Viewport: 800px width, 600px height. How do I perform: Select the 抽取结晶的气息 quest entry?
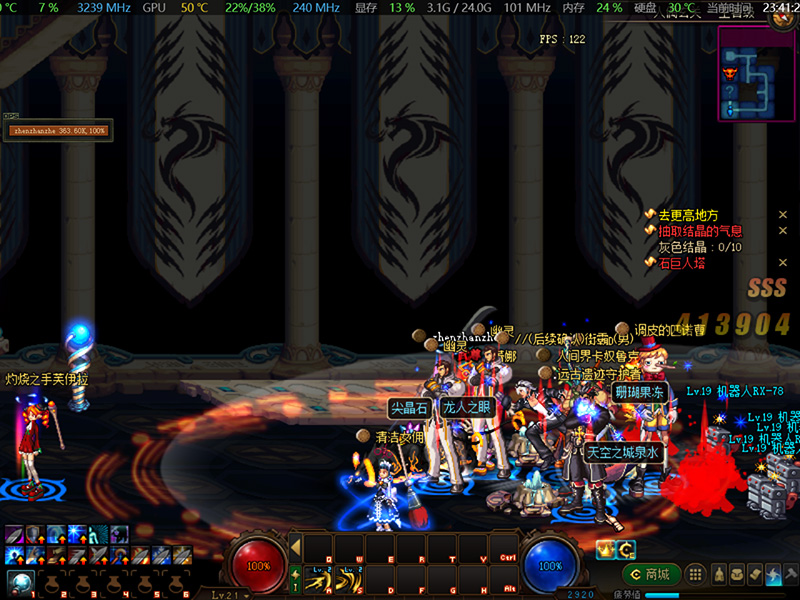click(699, 231)
